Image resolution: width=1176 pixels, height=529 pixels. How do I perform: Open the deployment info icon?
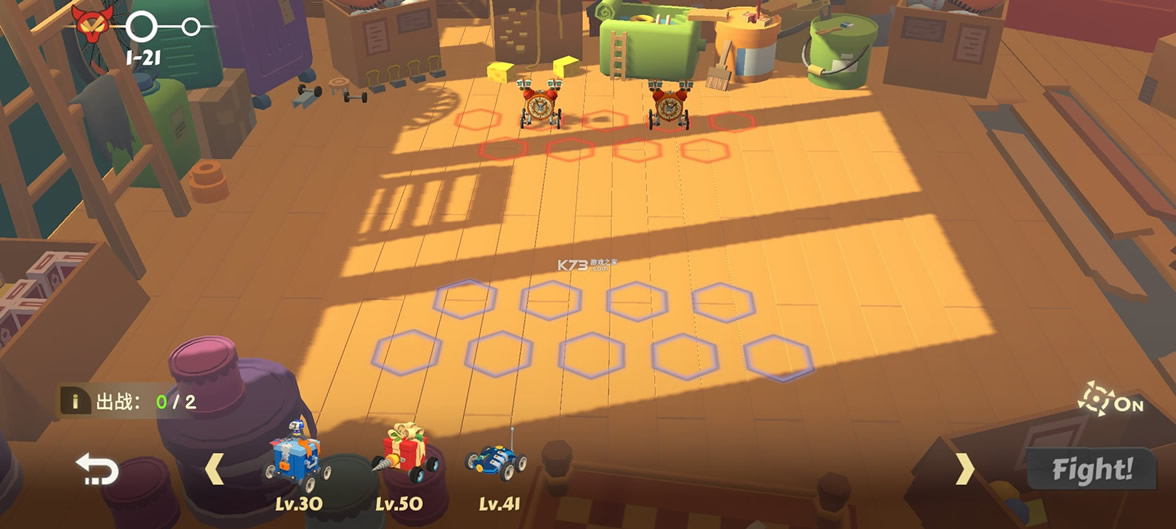[74, 401]
